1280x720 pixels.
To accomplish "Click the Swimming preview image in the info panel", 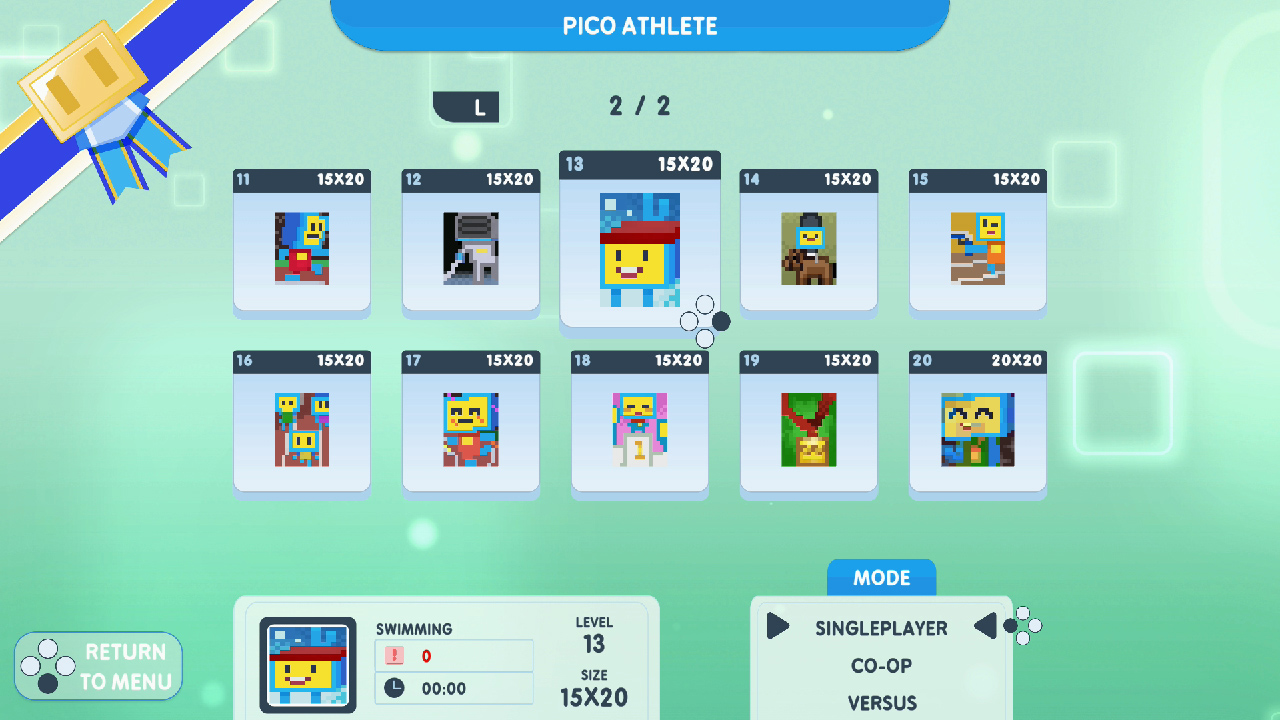I will point(307,663).
